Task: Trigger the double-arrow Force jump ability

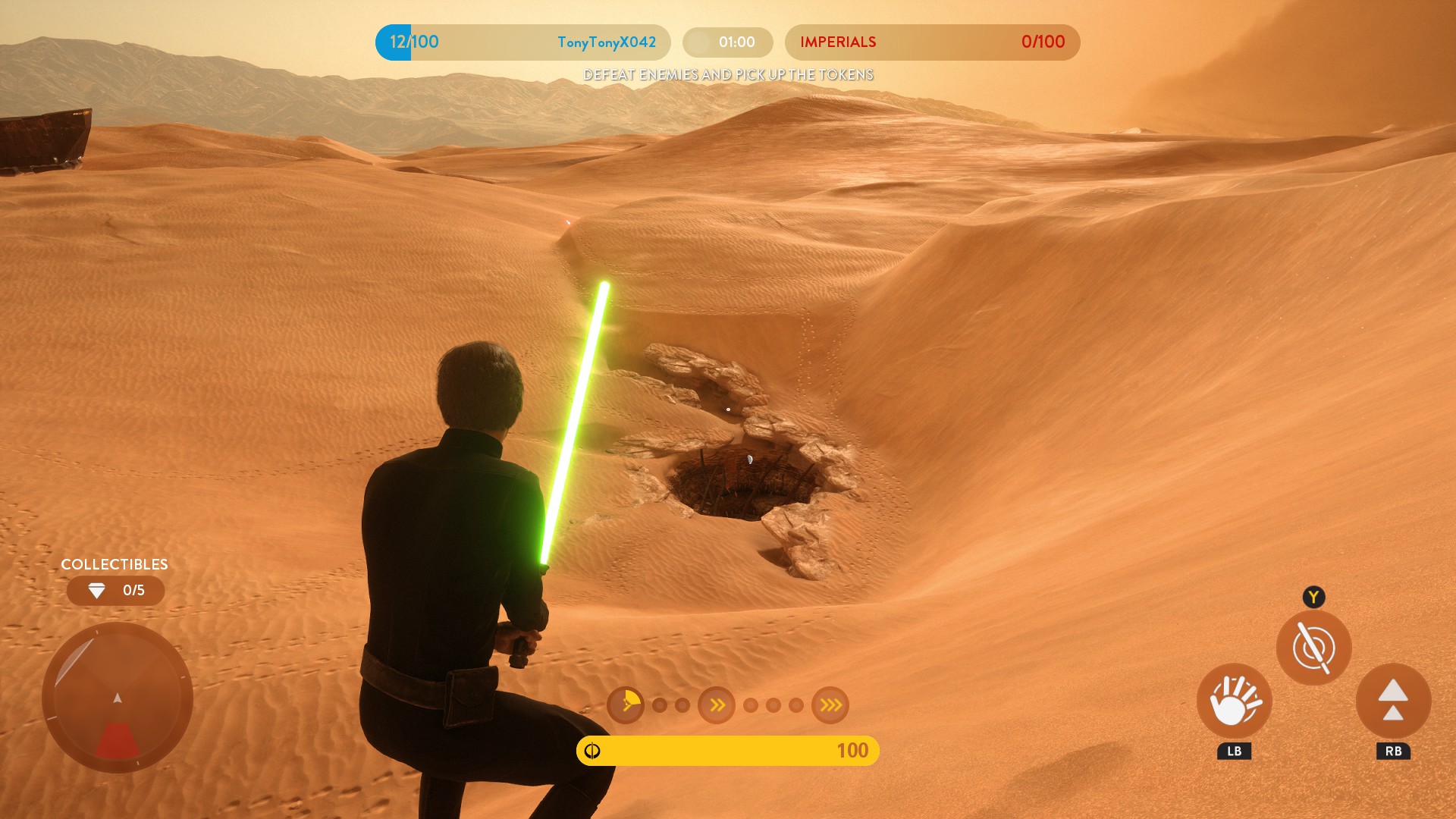Action: [1393, 701]
